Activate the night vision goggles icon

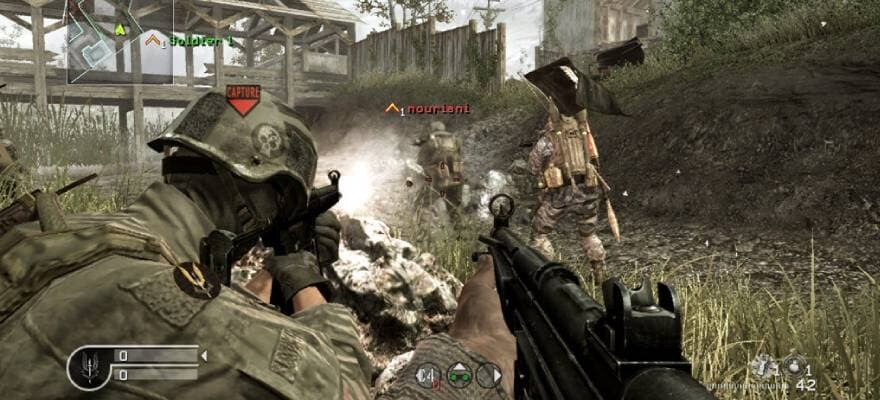(x=459, y=375)
